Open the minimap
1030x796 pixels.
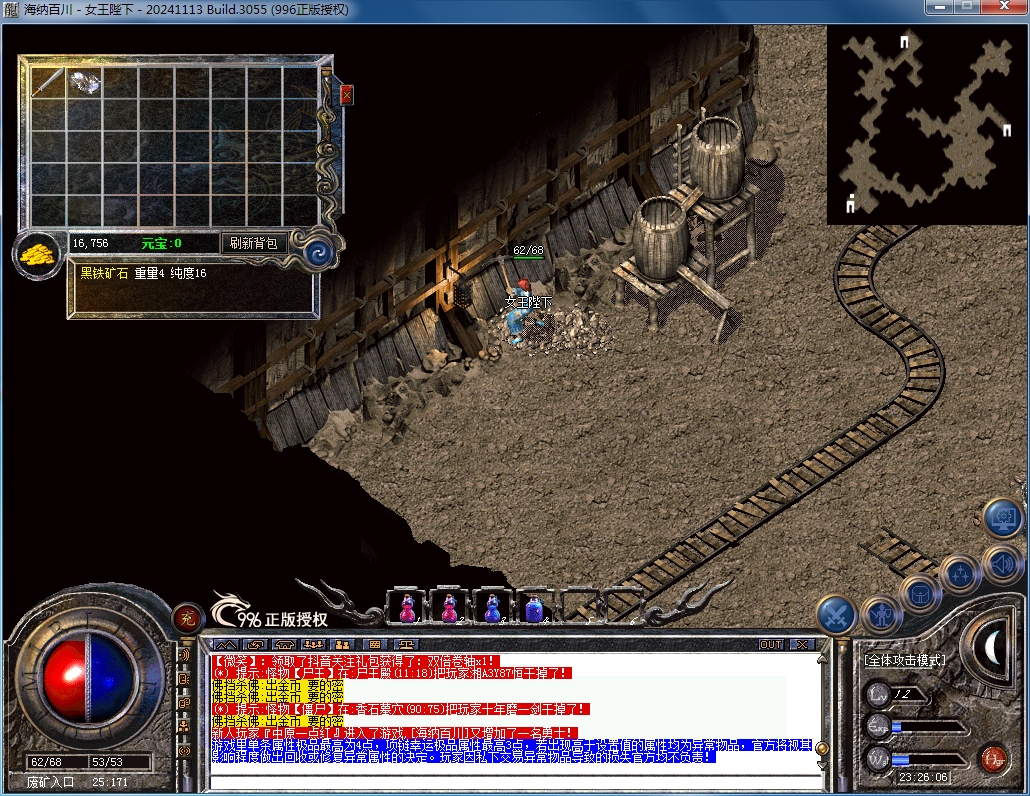pos(927,125)
